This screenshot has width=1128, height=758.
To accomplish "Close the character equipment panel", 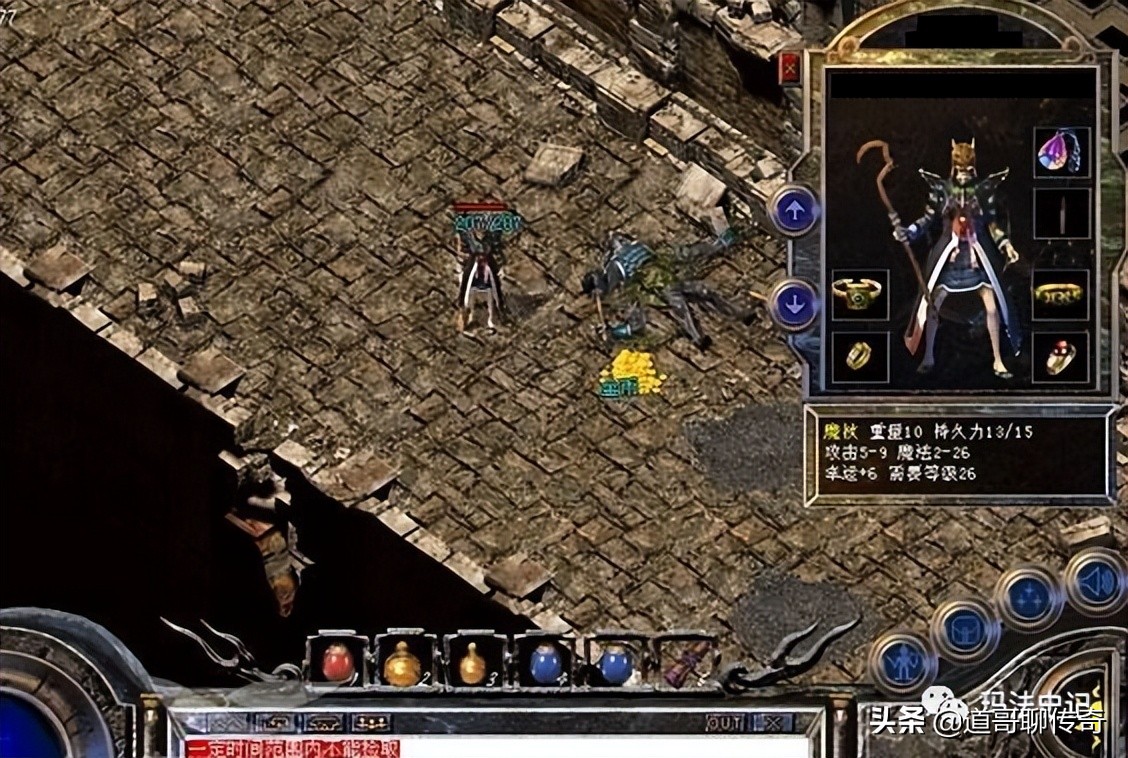I will coord(790,69).
